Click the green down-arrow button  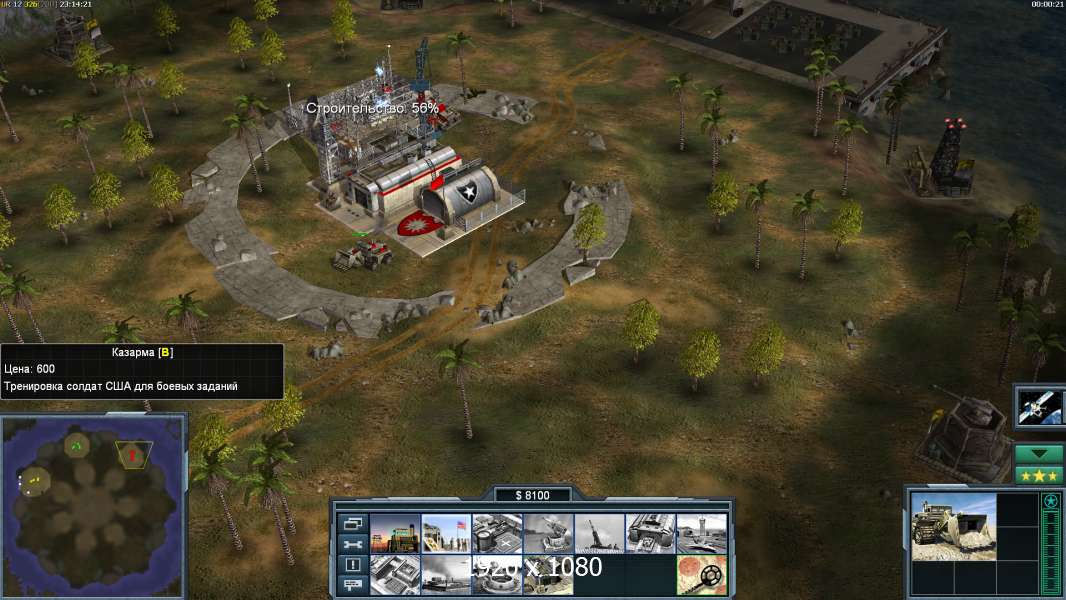(1039, 454)
